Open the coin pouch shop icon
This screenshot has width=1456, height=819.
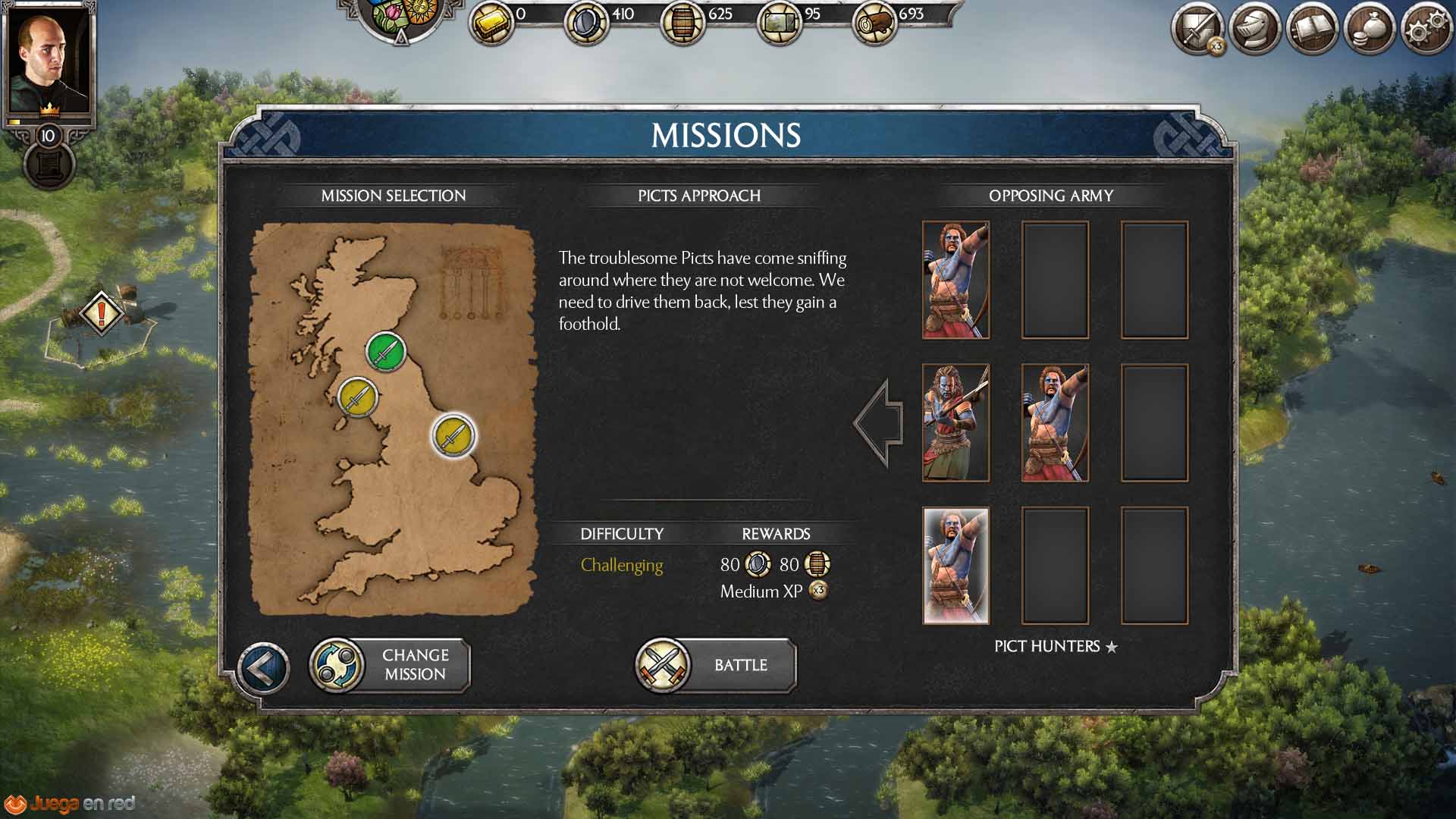click(1370, 30)
